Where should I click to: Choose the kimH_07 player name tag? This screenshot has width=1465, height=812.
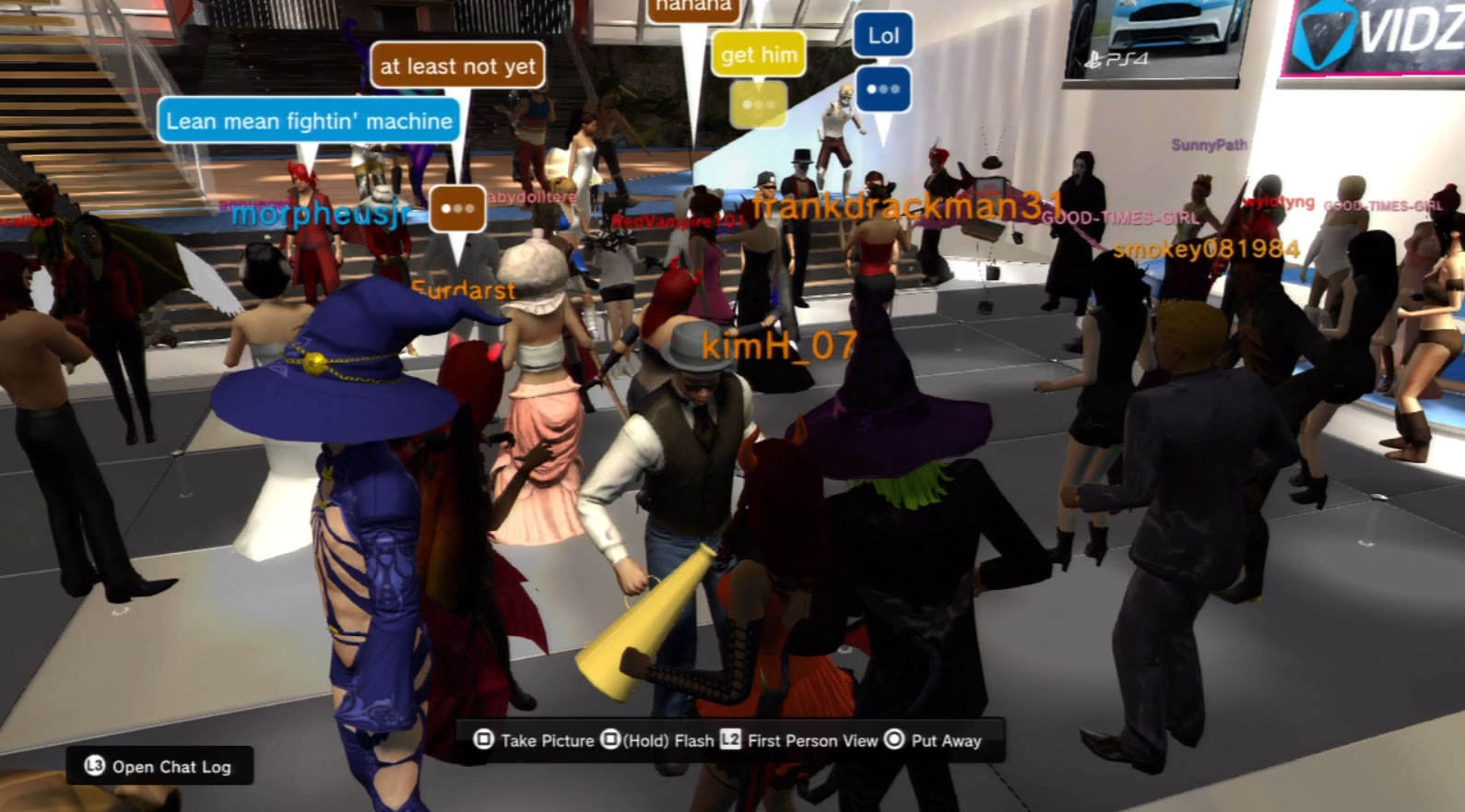[779, 346]
